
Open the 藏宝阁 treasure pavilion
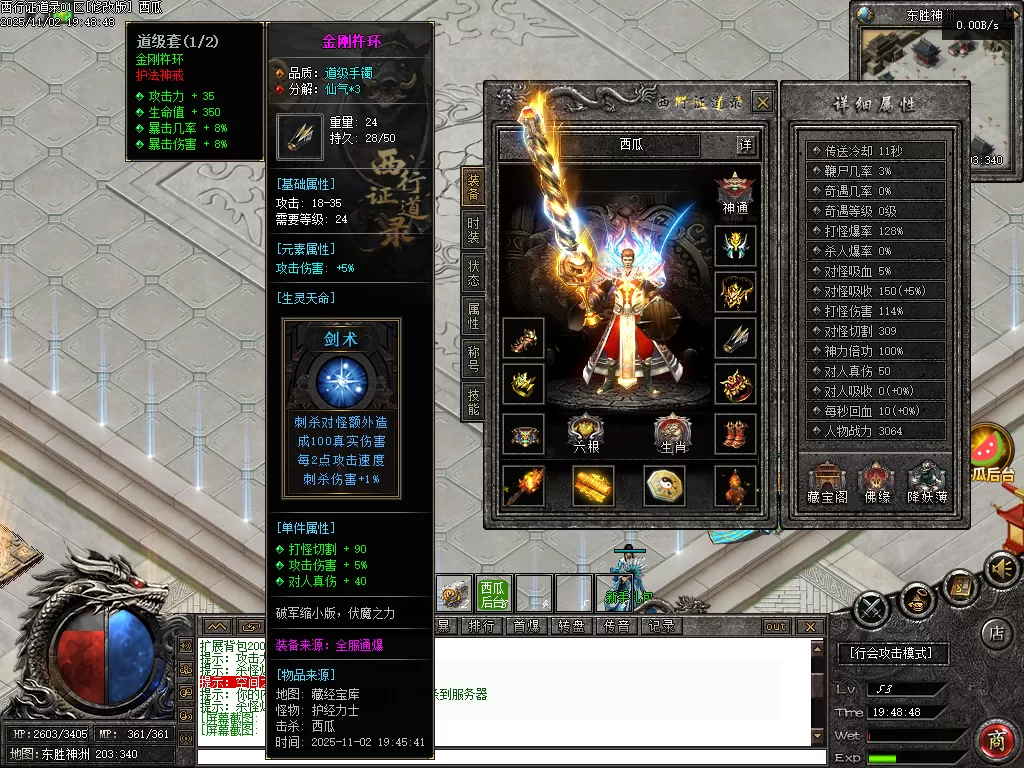tap(828, 483)
